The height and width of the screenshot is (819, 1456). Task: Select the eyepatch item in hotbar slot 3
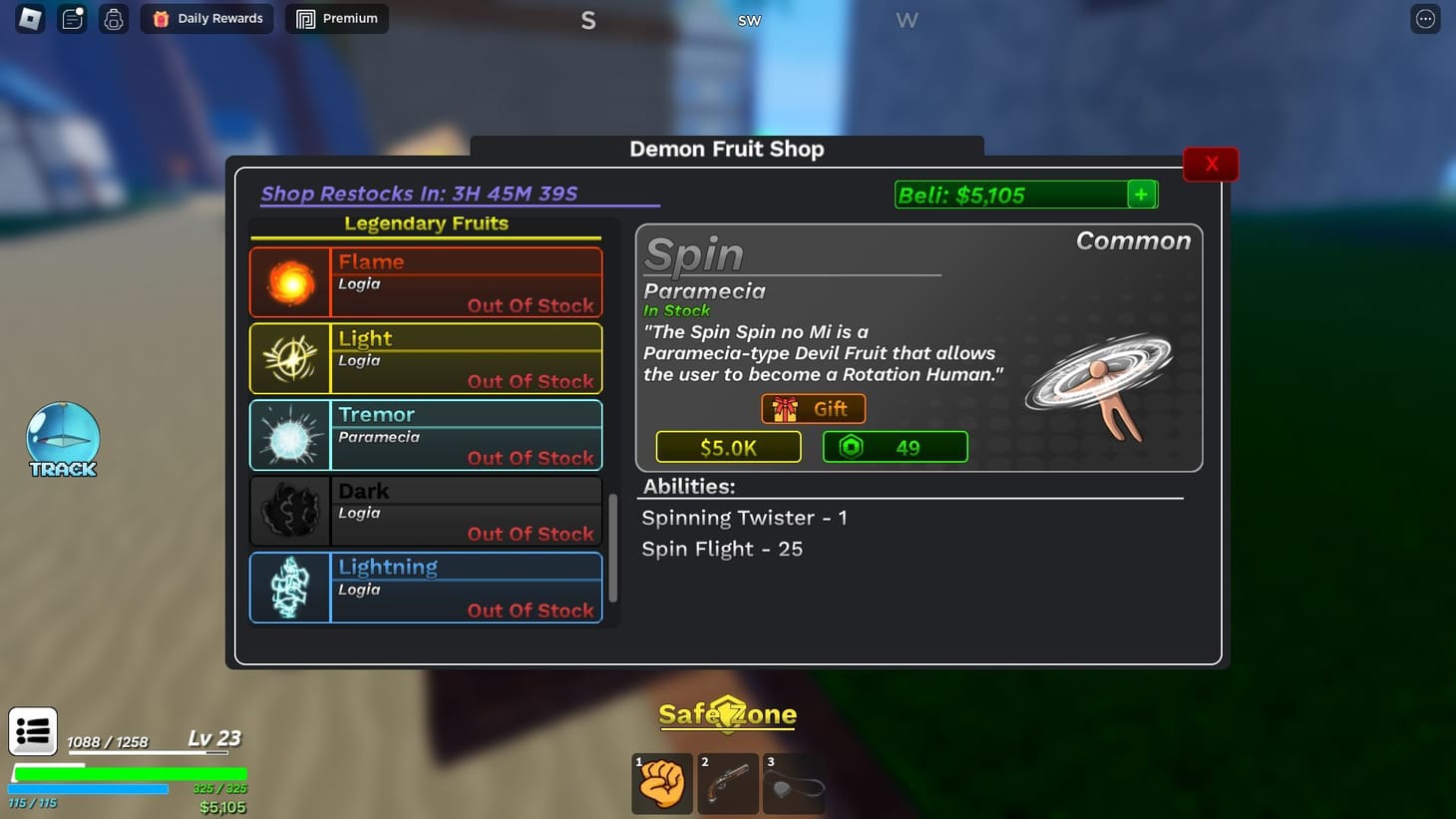(794, 783)
